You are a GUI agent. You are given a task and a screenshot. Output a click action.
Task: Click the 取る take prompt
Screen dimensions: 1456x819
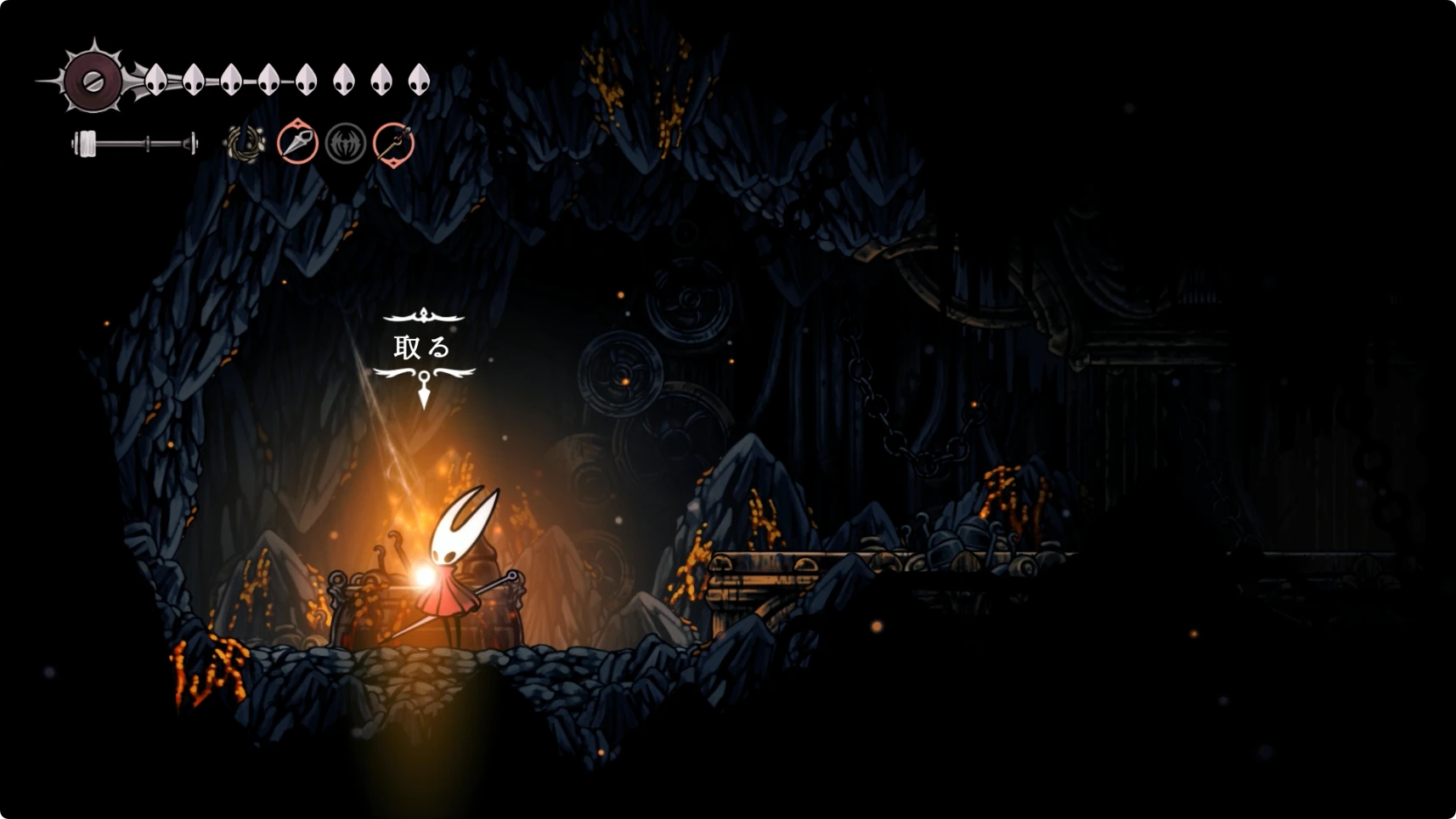pos(422,347)
